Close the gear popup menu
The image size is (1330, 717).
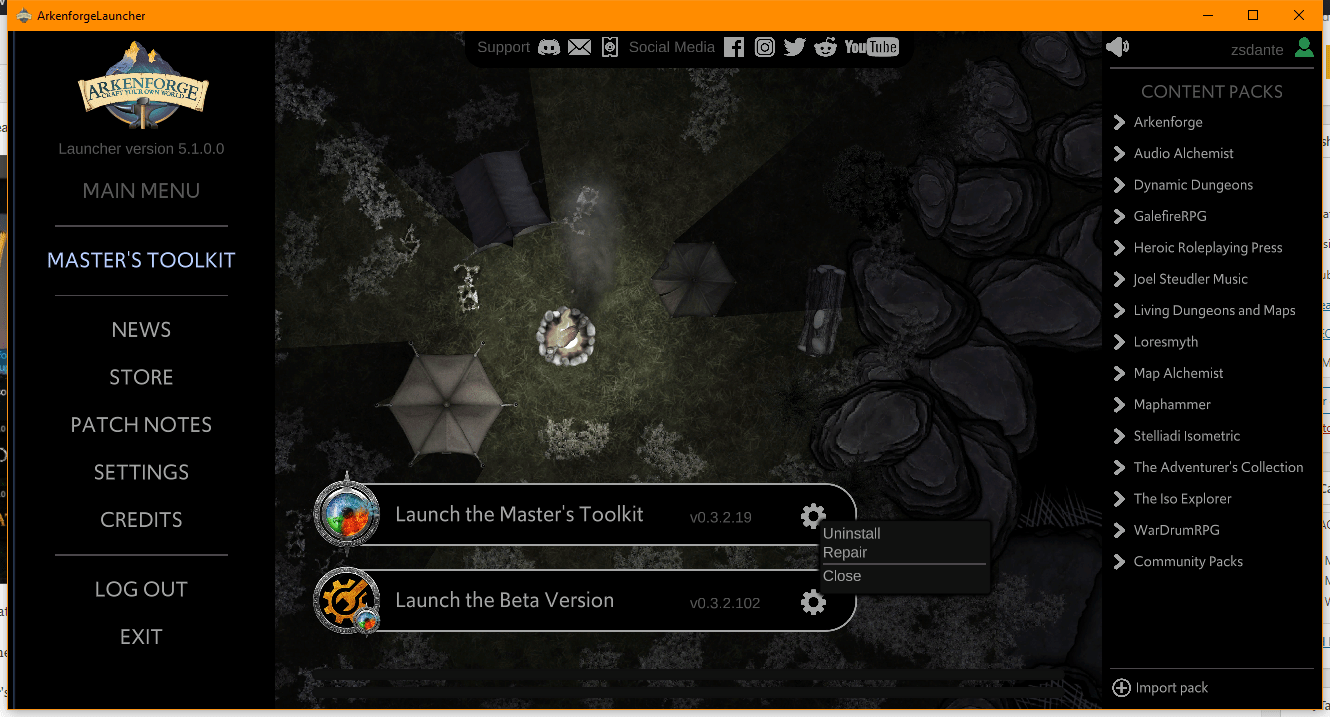click(842, 576)
